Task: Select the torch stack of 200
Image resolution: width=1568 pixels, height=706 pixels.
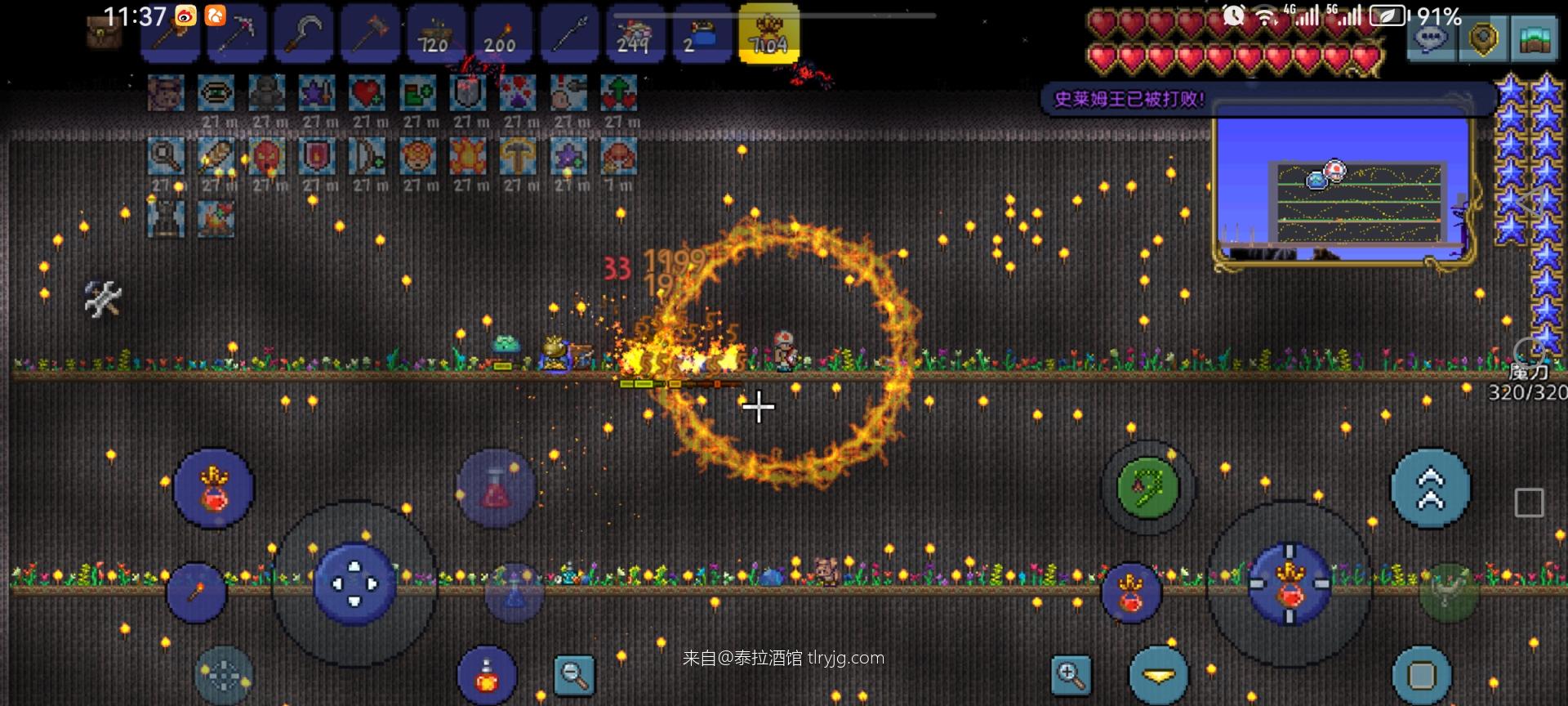Action: coord(501,34)
